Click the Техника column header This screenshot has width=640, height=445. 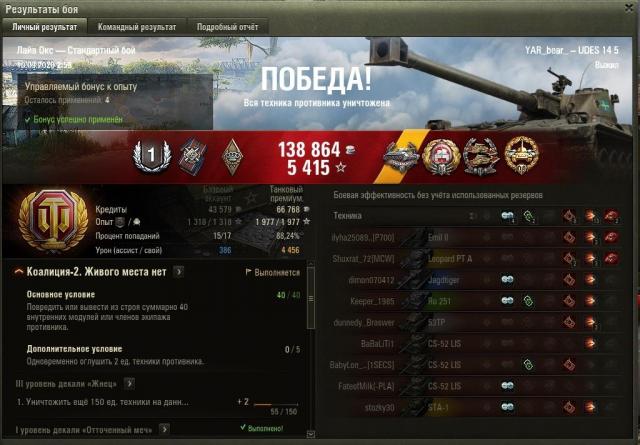pos(347,215)
